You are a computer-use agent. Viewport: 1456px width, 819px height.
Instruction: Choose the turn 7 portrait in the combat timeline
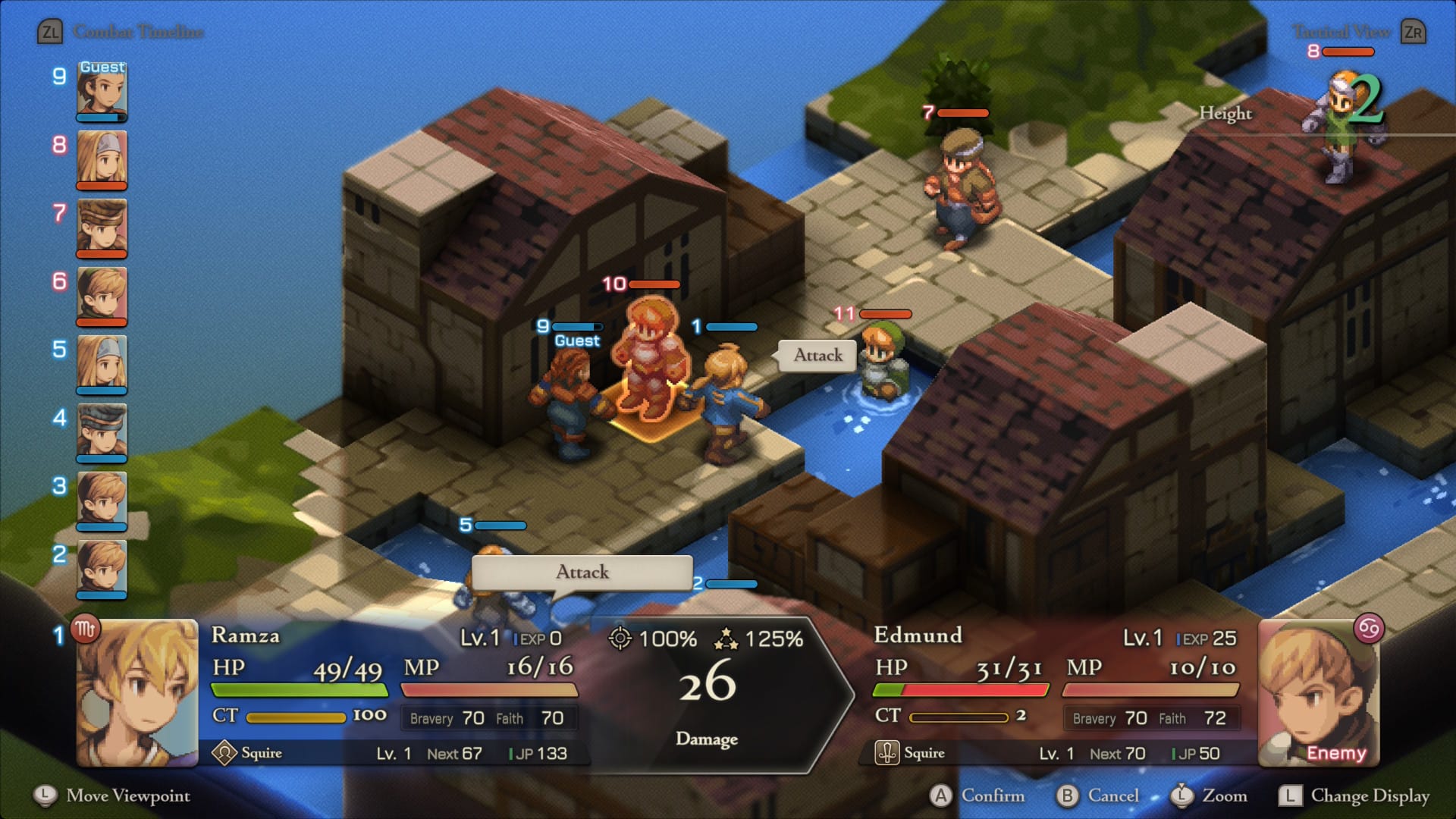[102, 227]
